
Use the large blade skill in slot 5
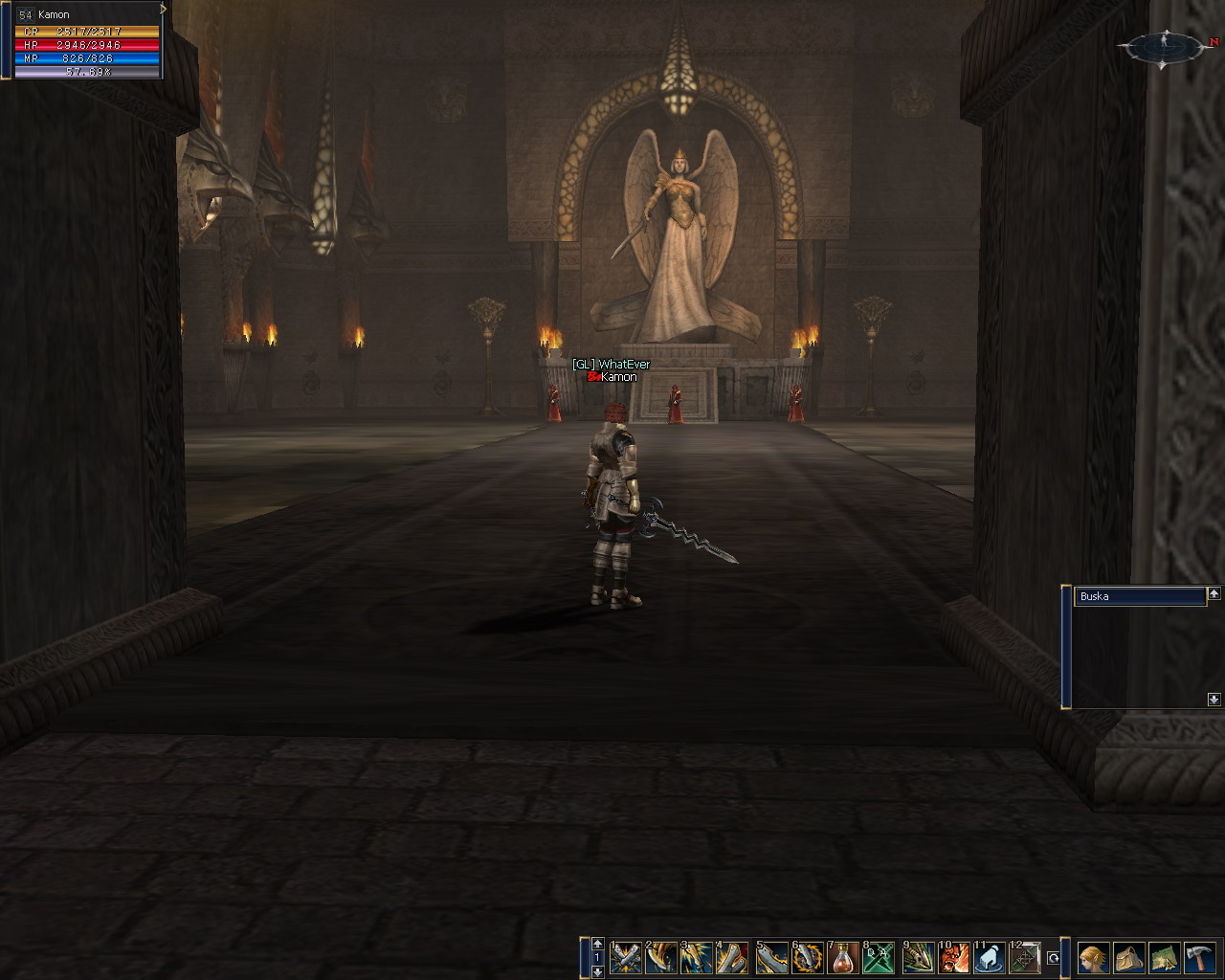[x=772, y=957]
